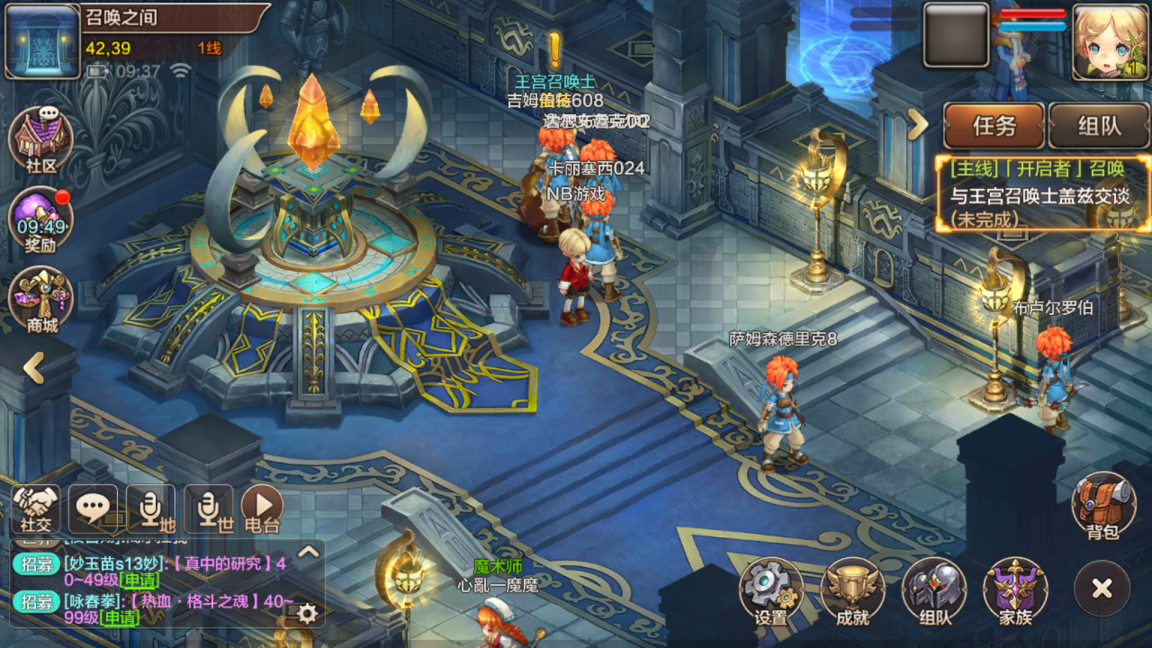Viewport: 1152px width, 648px height.
Task: Claim the 奖励 timed reward
Action: click(x=40, y=220)
